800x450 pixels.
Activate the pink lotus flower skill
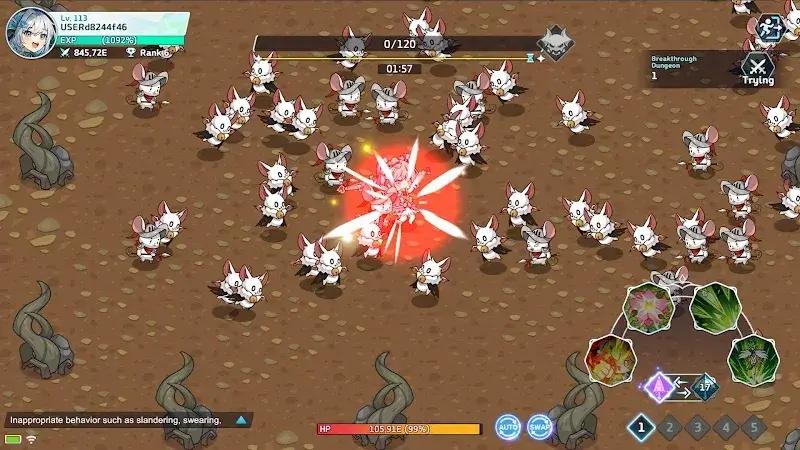(647, 306)
